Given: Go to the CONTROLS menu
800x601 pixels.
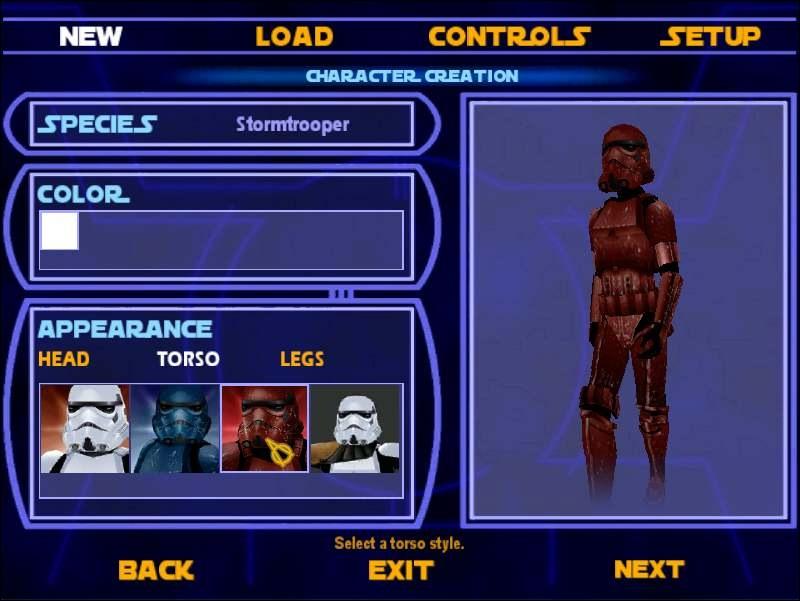Looking at the screenshot, I should (509, 37).
